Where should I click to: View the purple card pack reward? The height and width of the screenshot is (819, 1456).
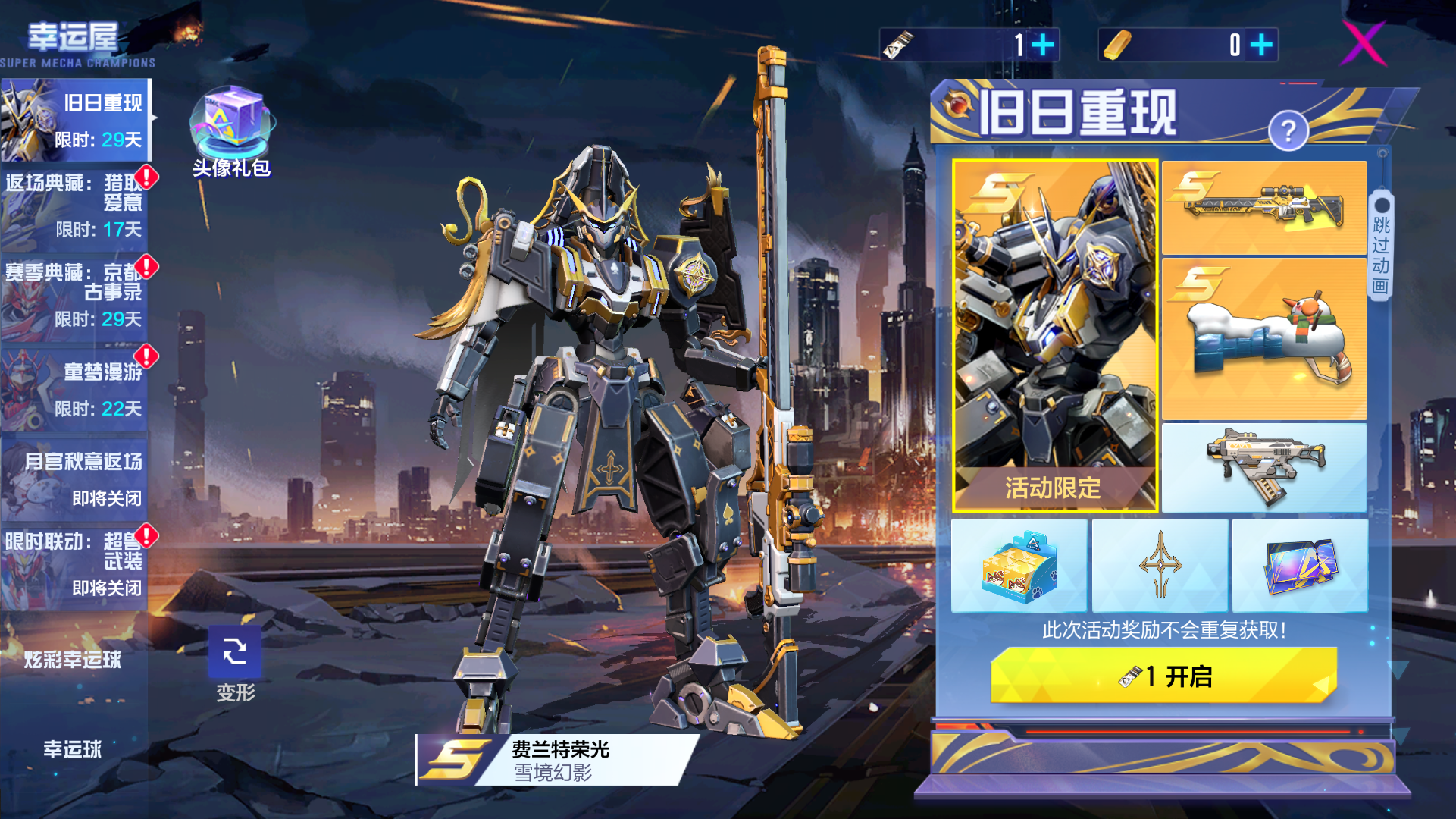click(x=1300, y=566)
